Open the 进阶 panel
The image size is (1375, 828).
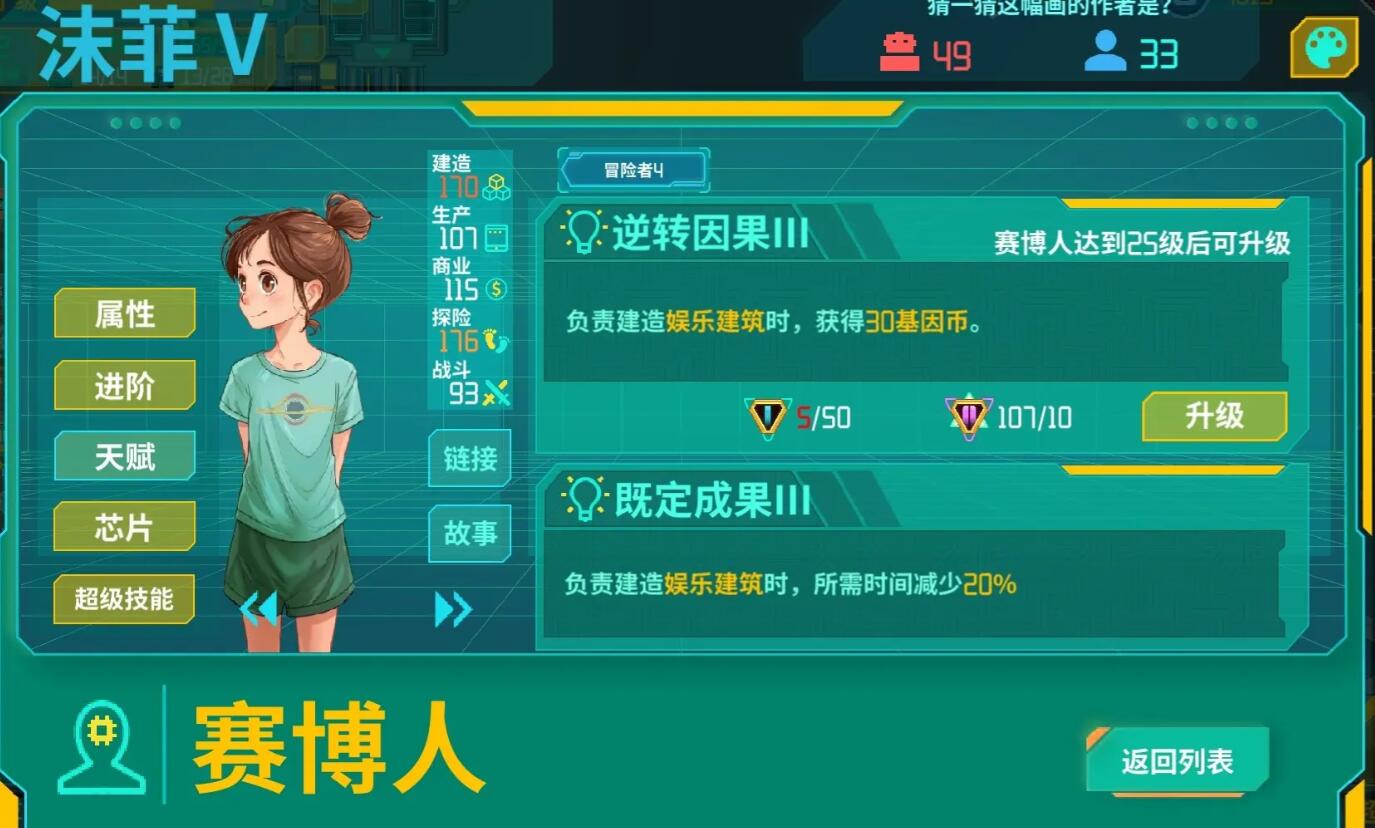point(124,385)
